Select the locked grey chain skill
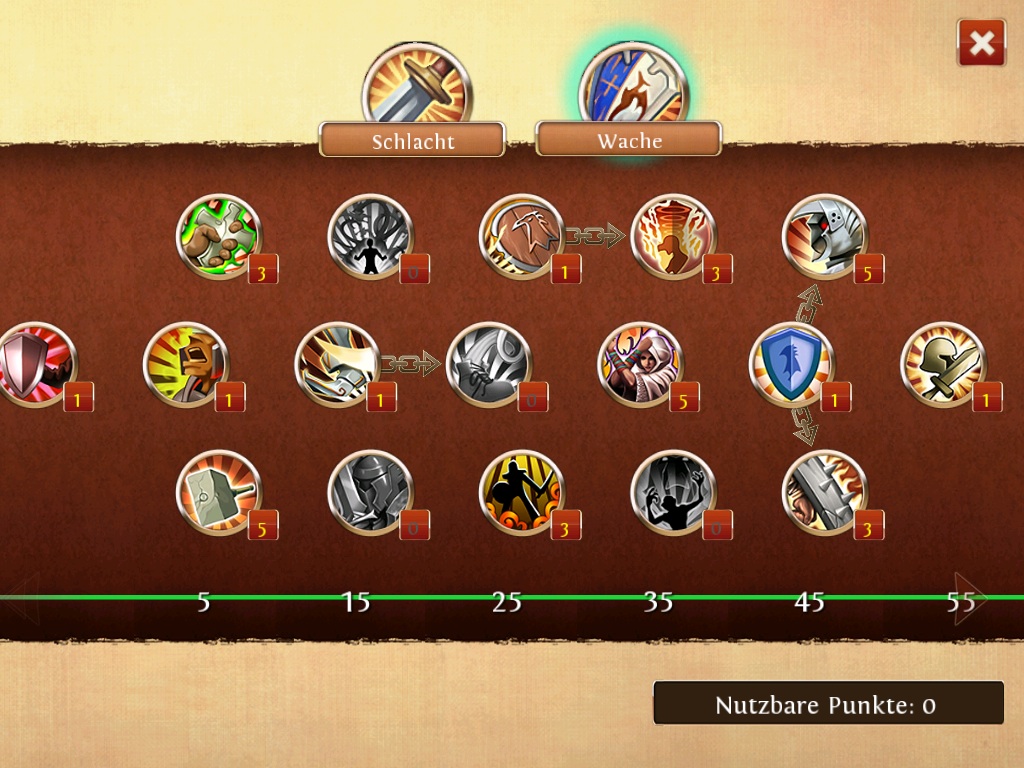The height and width of the screenshot is (768, 1024). [488, 364]
